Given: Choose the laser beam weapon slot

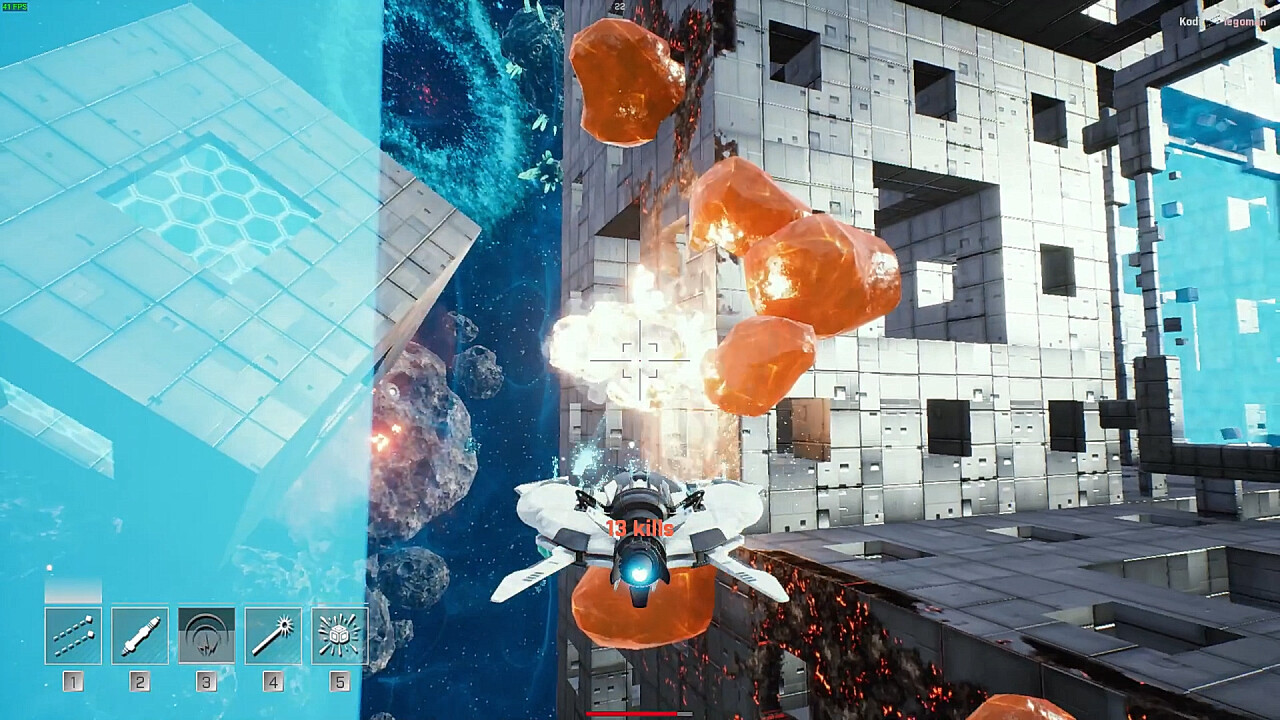Looking at the screenshot, I should [273, 635].
